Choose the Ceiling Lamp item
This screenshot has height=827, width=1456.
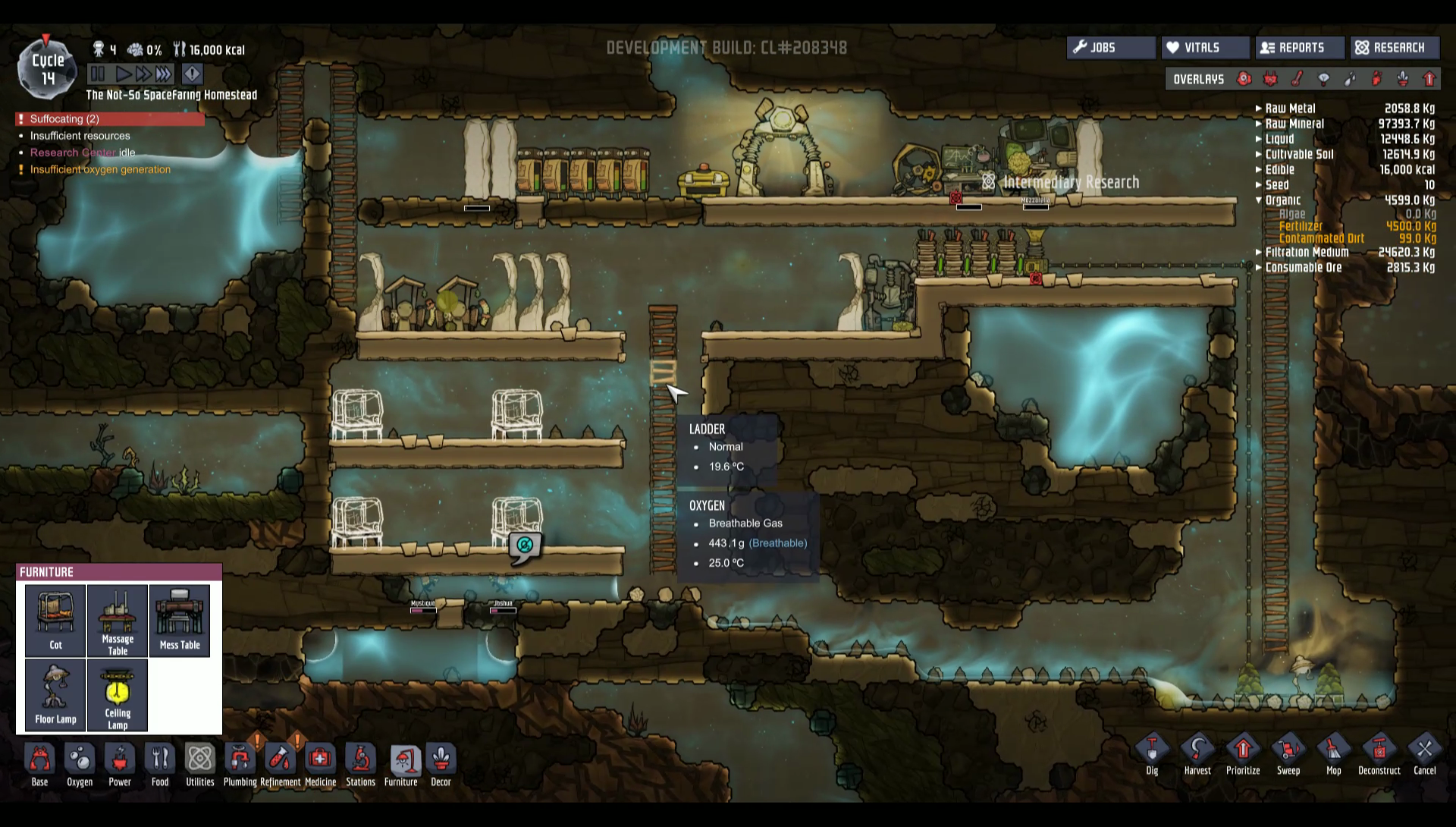click(118, 694)
